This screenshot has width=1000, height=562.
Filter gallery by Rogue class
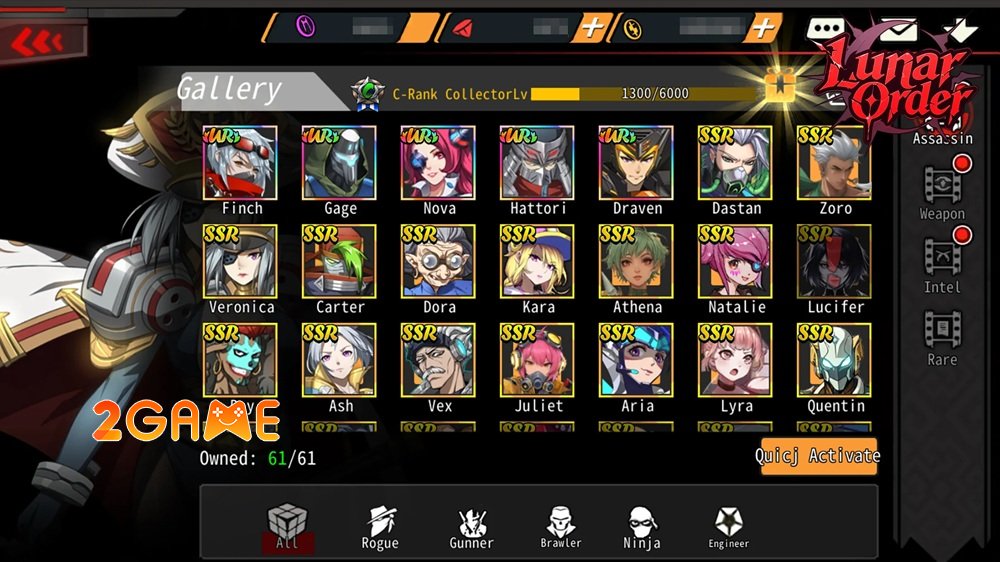[379, 527]
